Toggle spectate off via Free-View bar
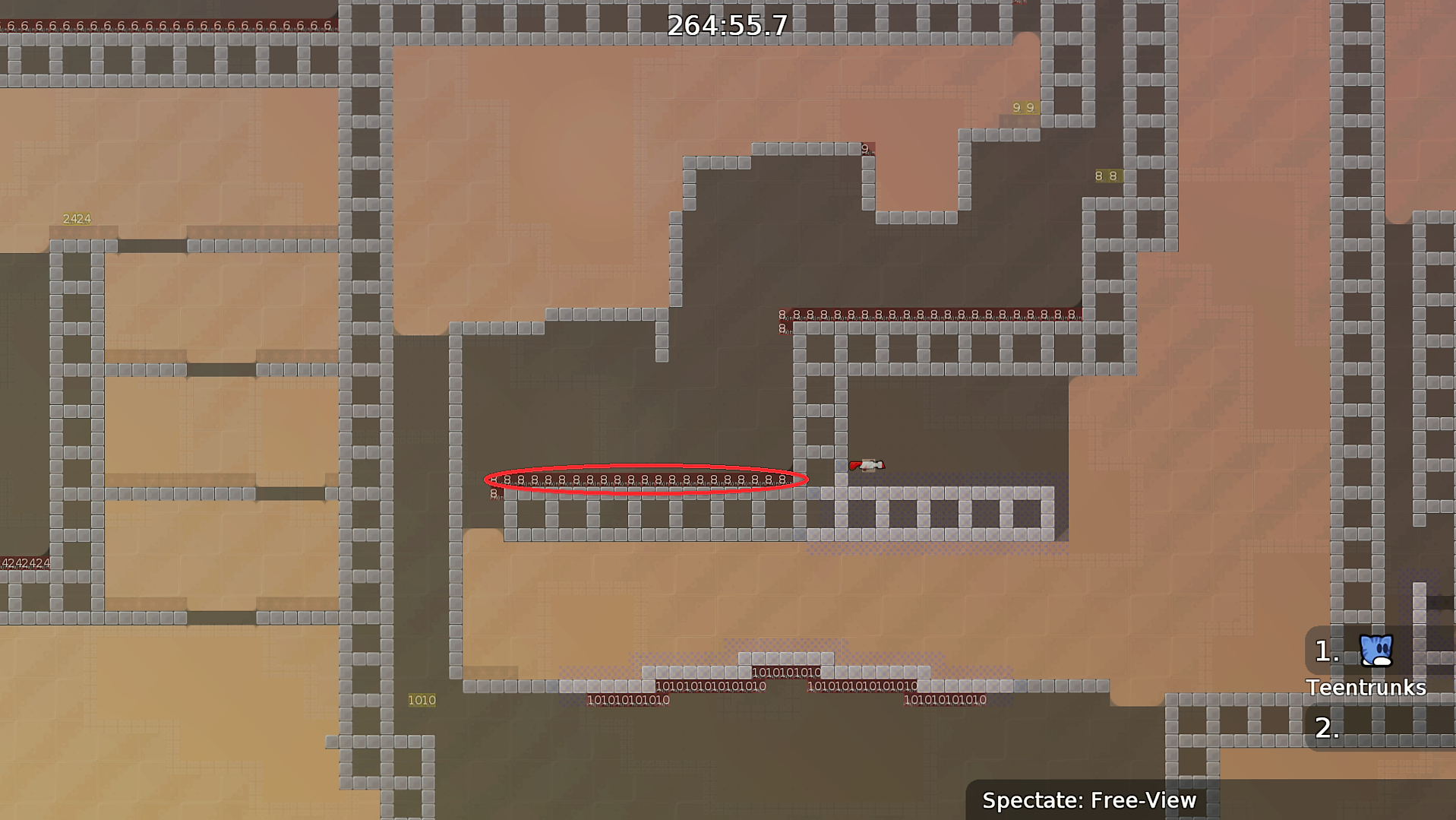Viewport: 1456px width, 820px height. point(1089,799)
